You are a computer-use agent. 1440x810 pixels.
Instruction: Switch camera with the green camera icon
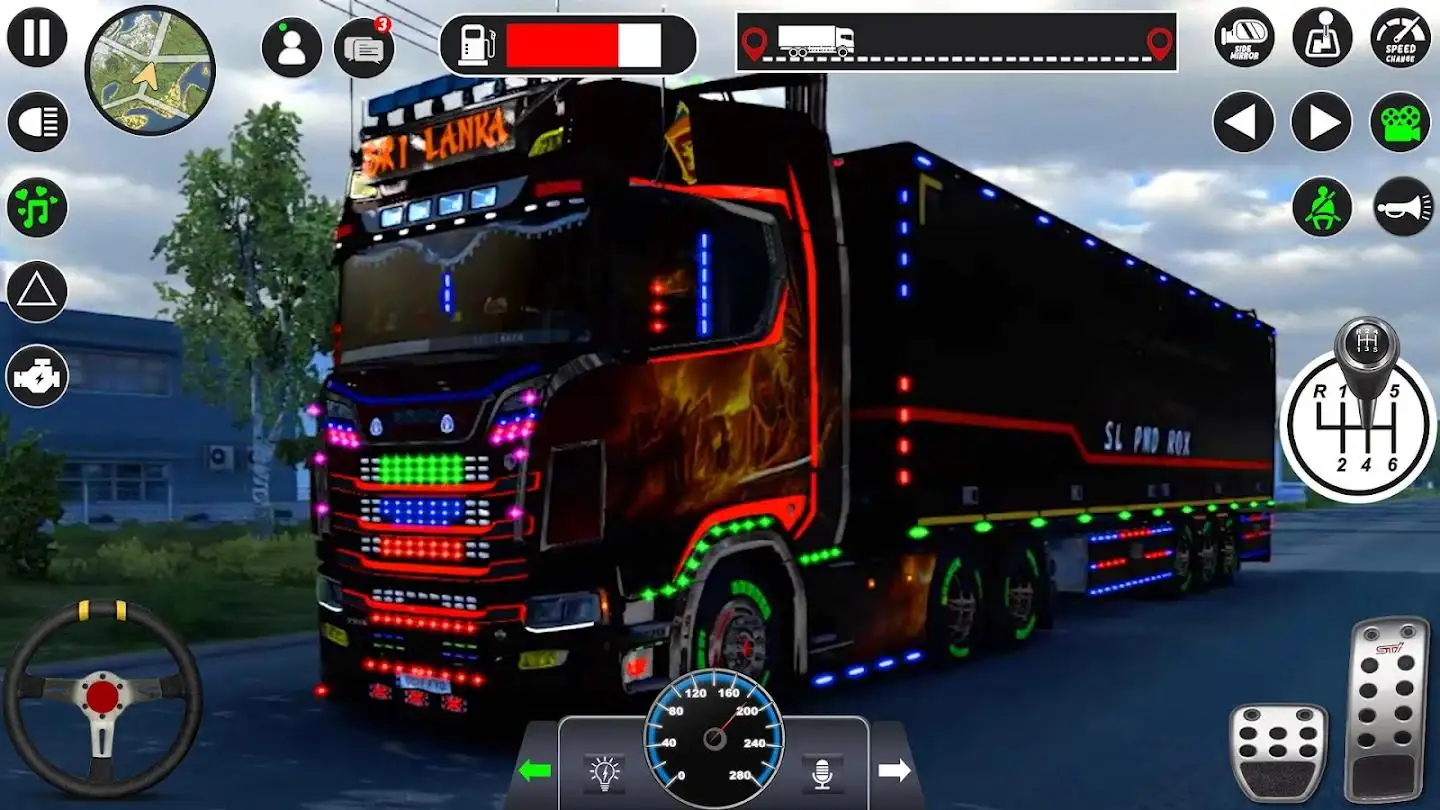pos(1400,122)
